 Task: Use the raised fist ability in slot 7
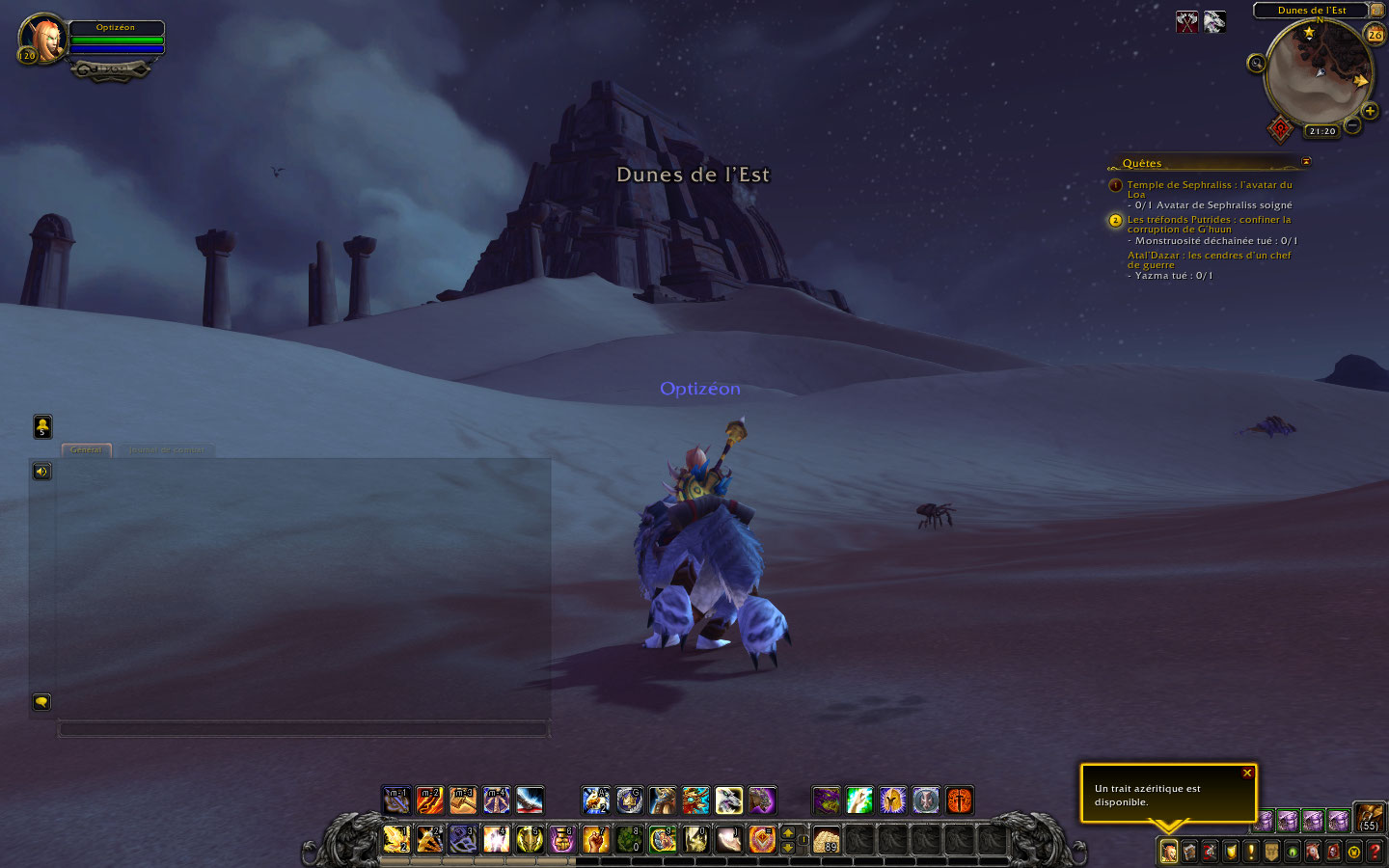(596, 840)
